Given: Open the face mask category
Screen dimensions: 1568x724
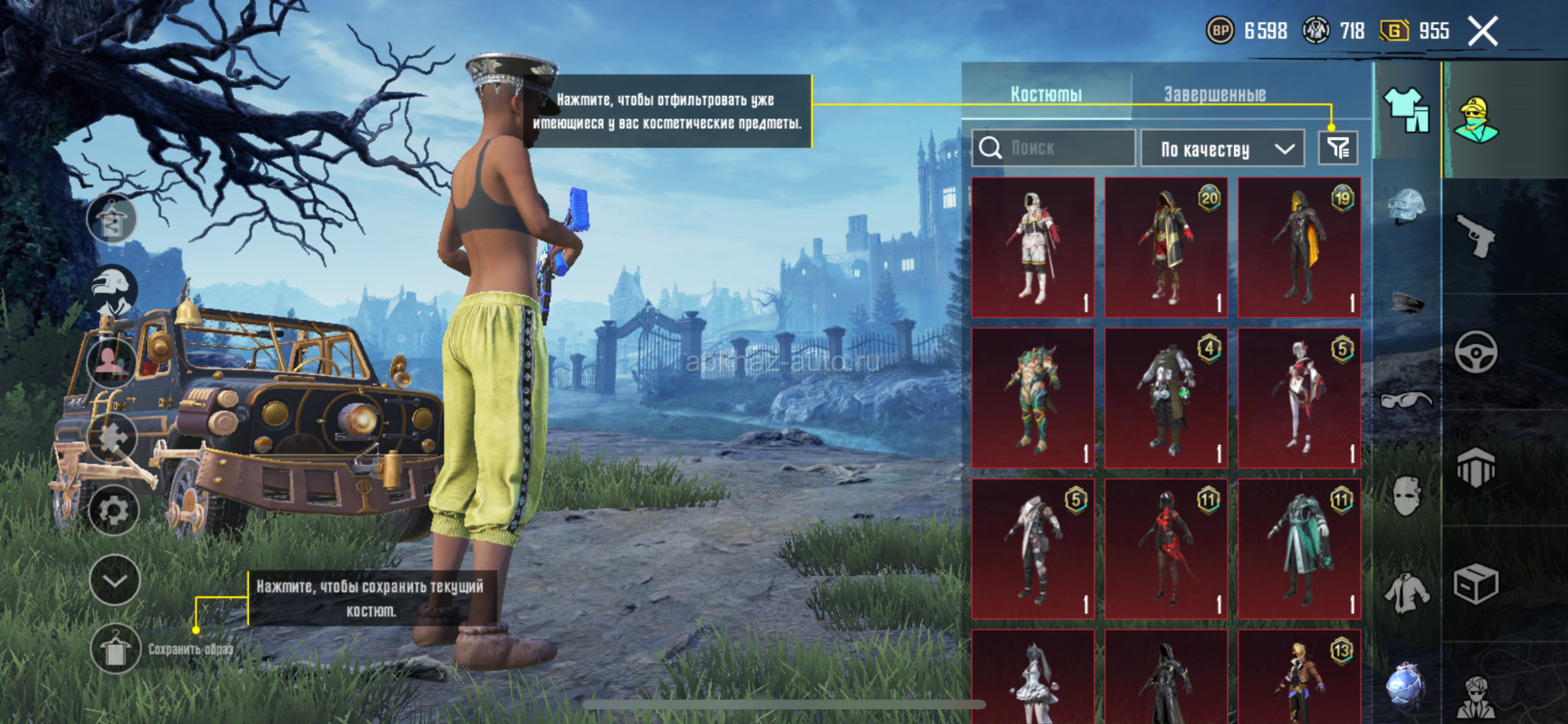Looking at the screenshot, I should point(1406,495).
